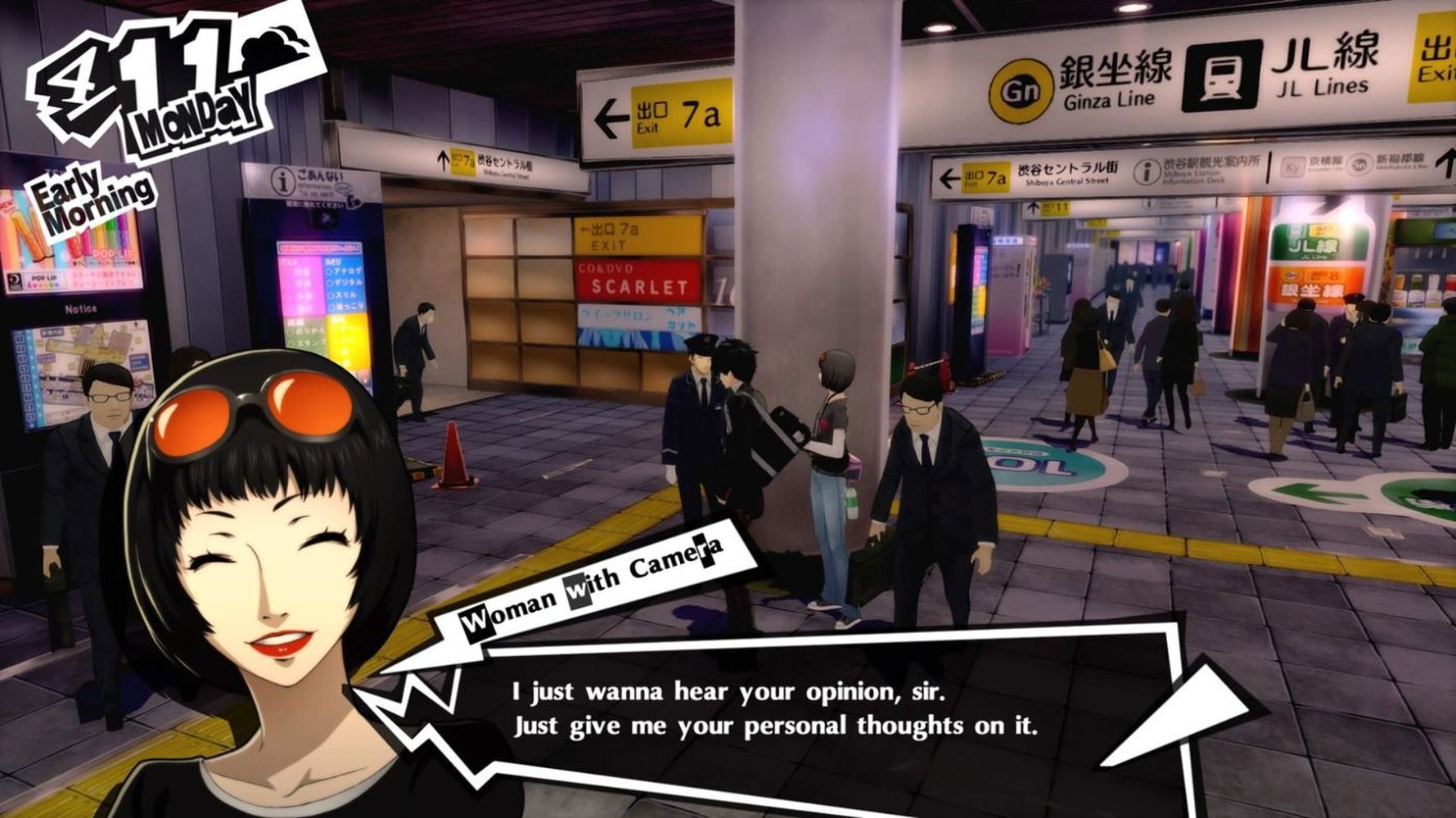The height and width of the screenshot is (818, 1456).
Task: Click the white arrow to continue dialogue
Action: pyautogui.click(x=1176, y=715)
